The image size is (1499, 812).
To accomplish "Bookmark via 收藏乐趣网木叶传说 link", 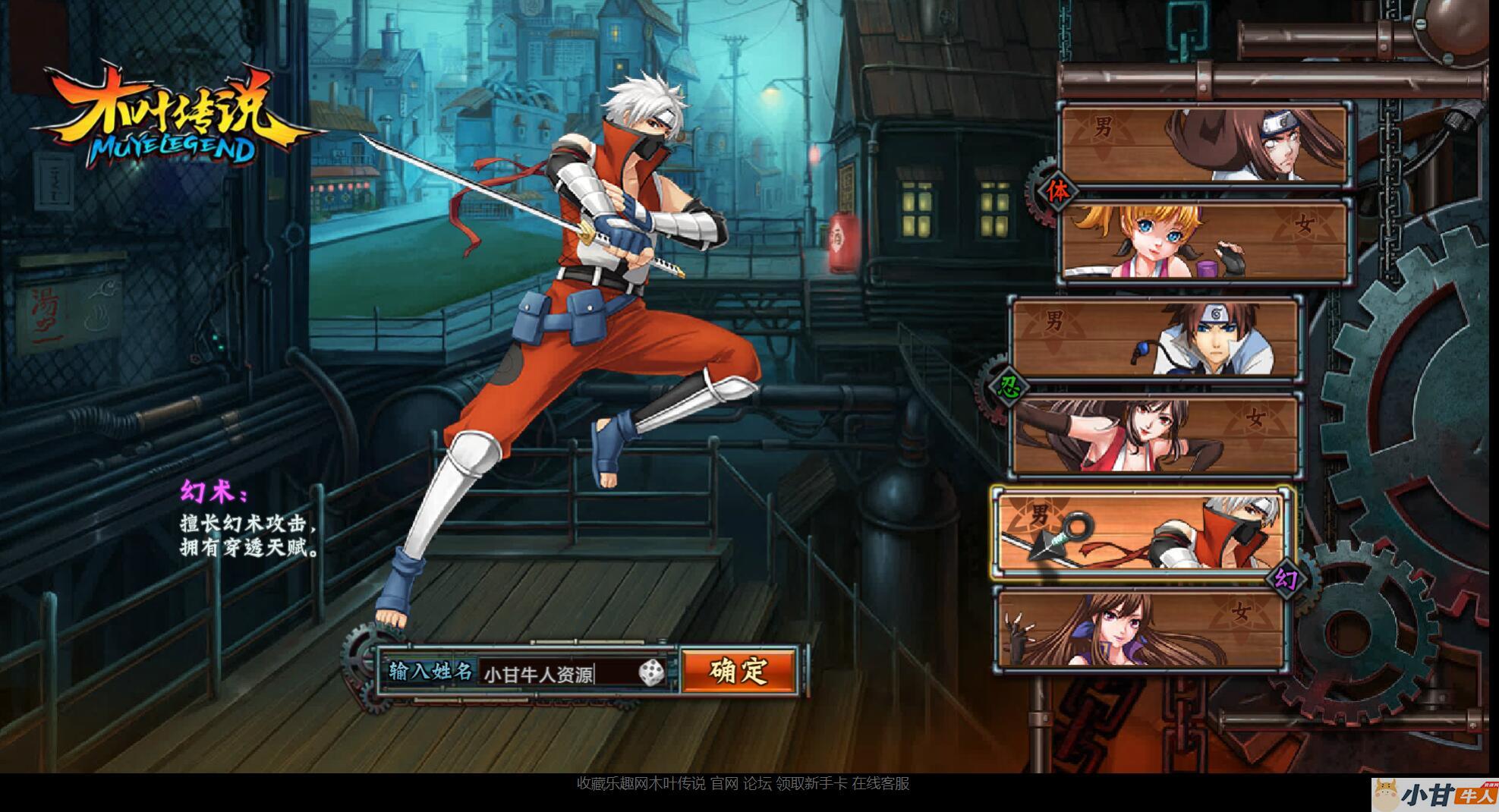I will coord(641,784).
